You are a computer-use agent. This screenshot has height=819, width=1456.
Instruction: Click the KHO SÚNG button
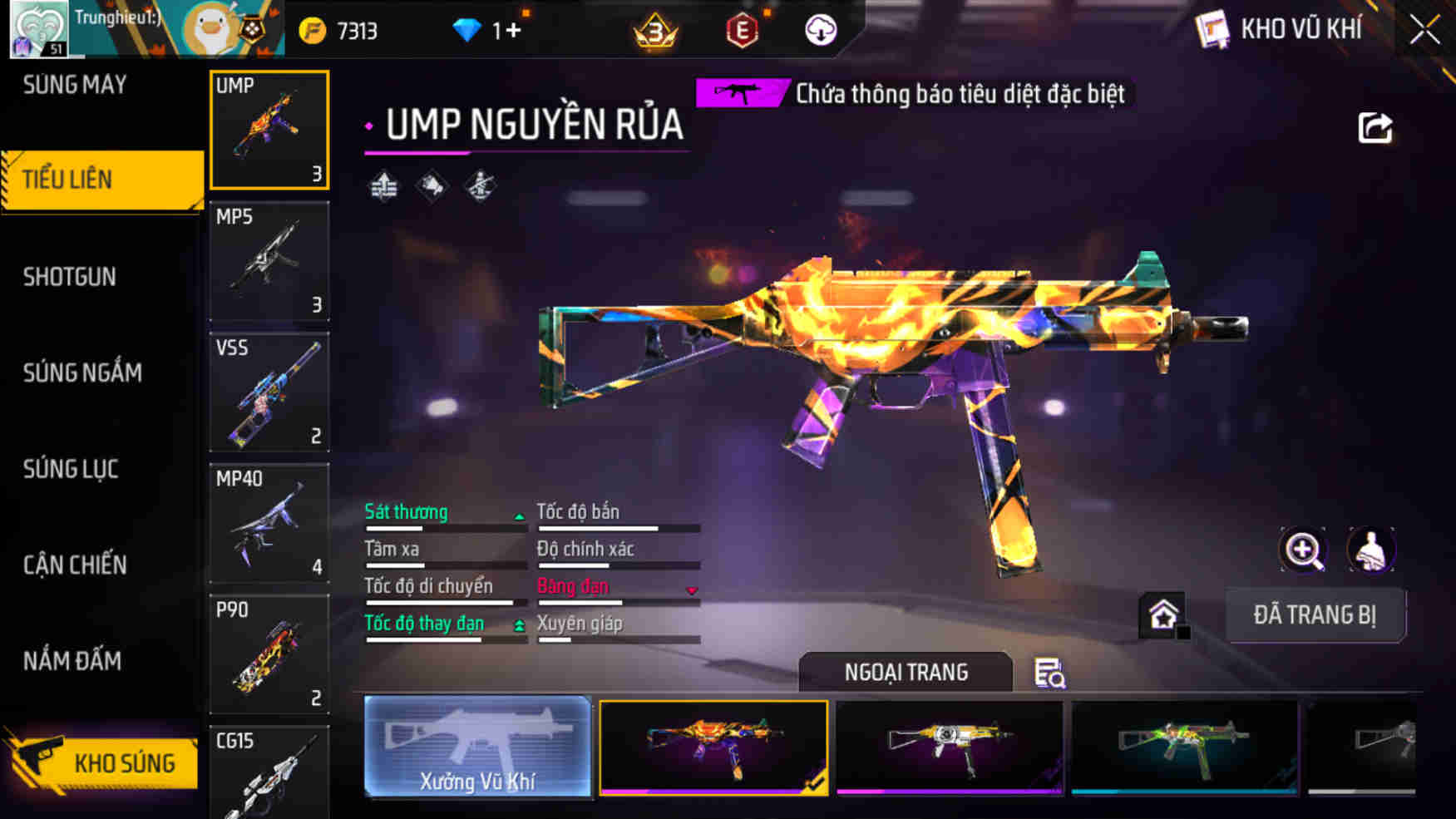(x=103, y=762)
